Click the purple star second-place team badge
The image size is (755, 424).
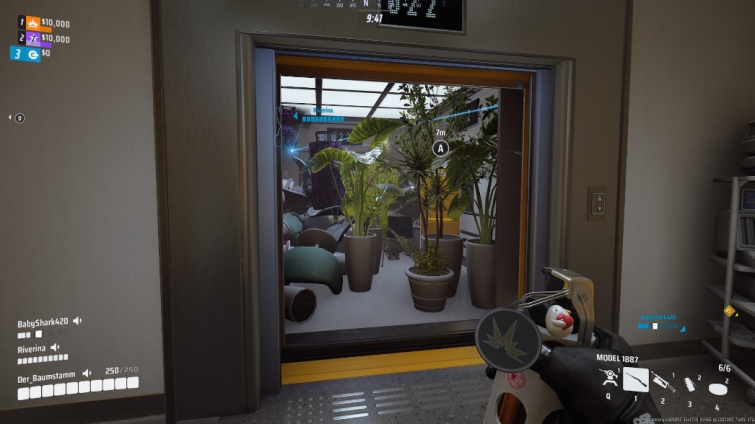pyautogui.click(x=32, y=38)
